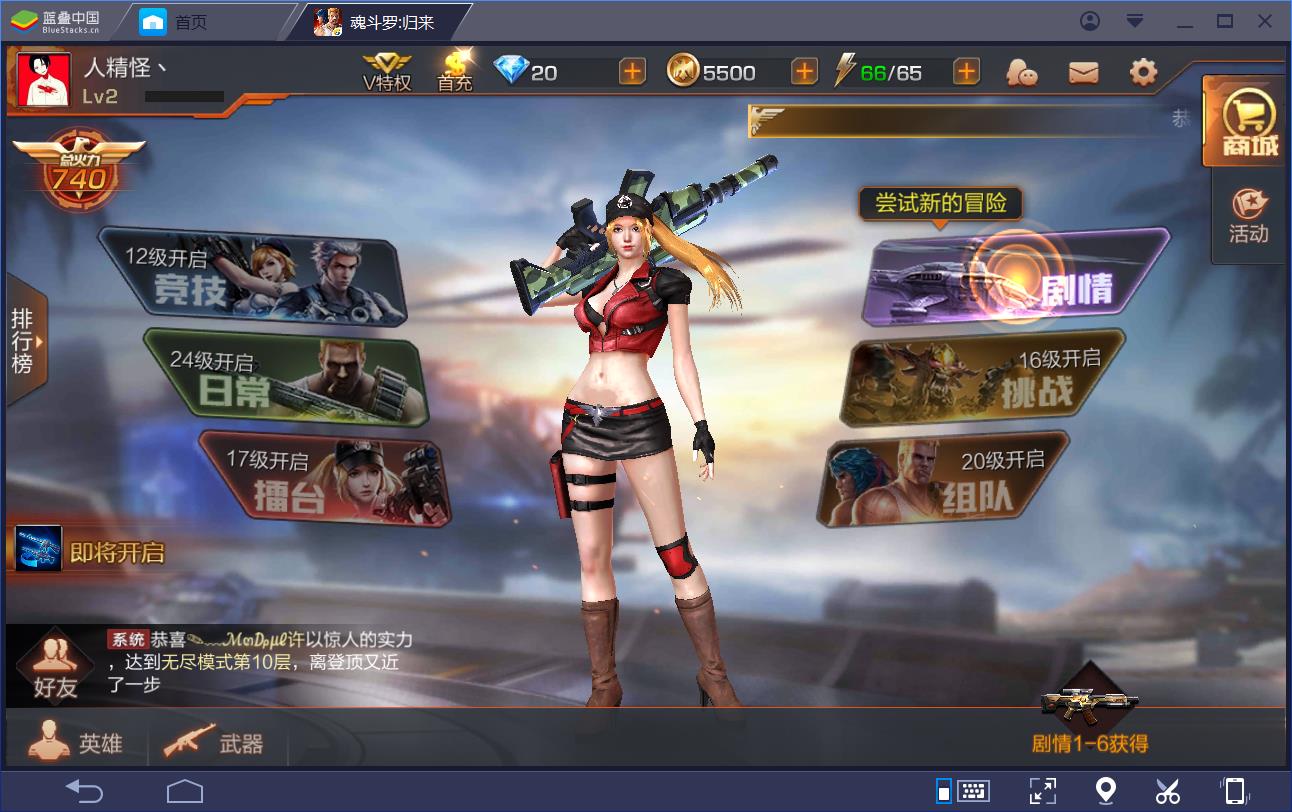
Task: Refill energy with the plus button
Action: coord(966,72)
